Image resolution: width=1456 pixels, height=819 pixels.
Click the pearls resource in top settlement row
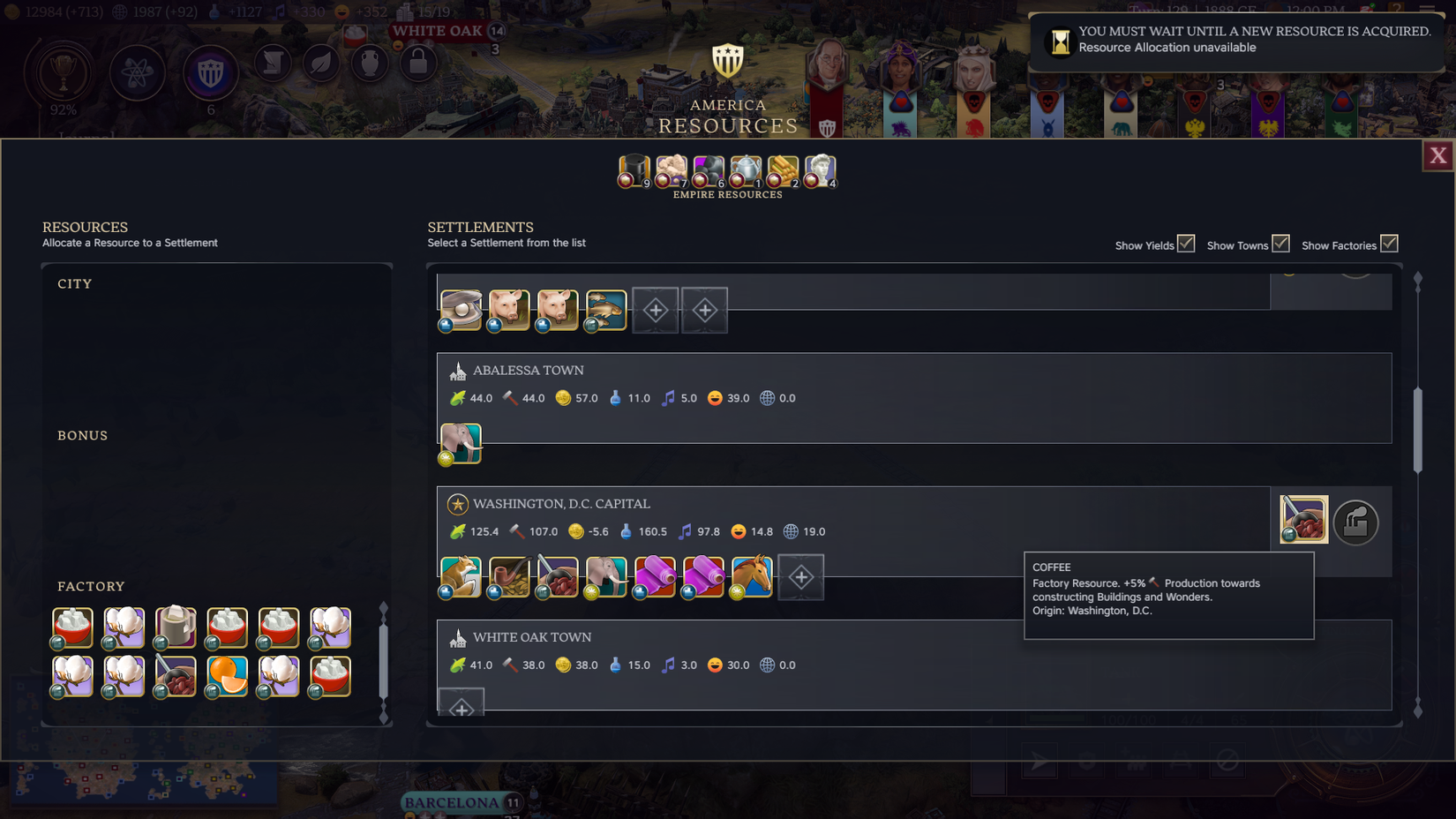tap(460, 310)
